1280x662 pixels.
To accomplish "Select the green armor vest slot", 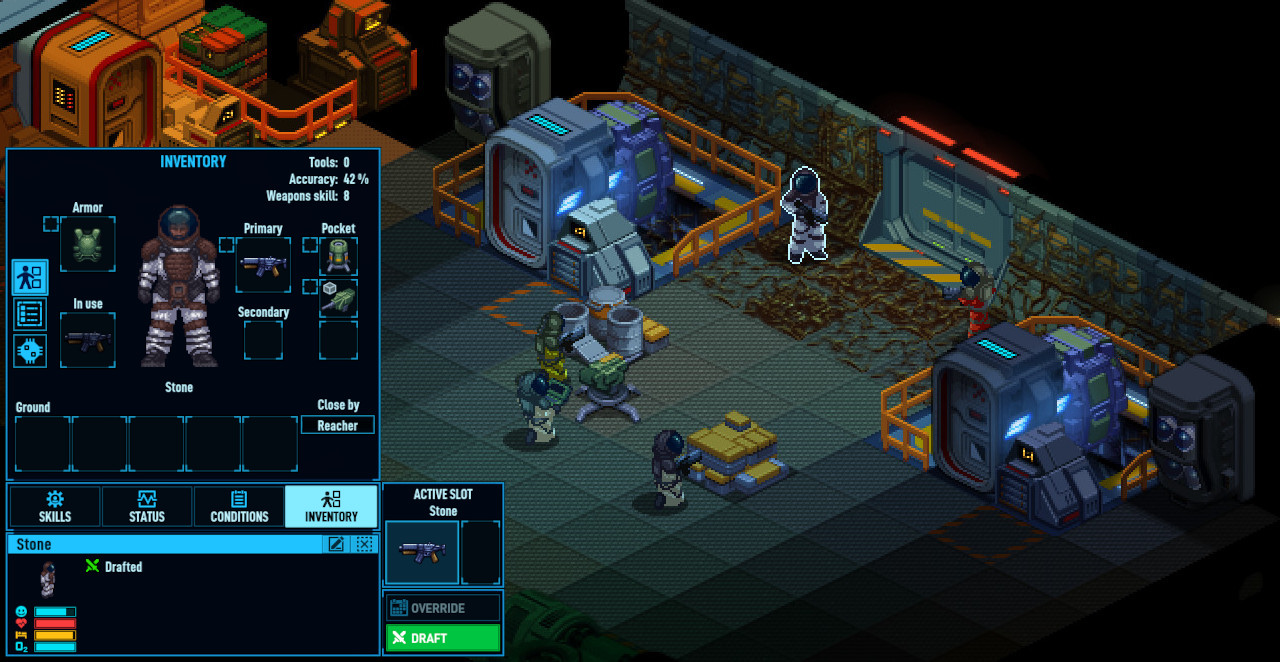I will 88,245.
